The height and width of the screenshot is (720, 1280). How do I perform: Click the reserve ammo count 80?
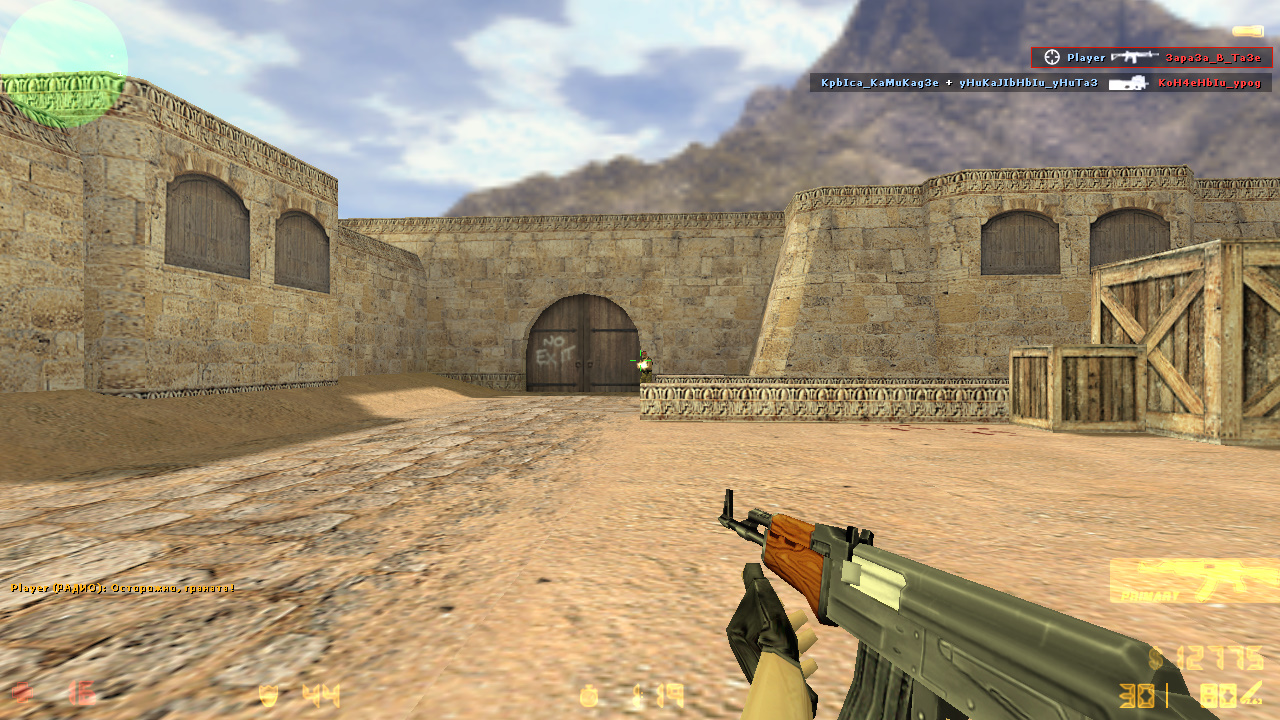[1218, 695]
